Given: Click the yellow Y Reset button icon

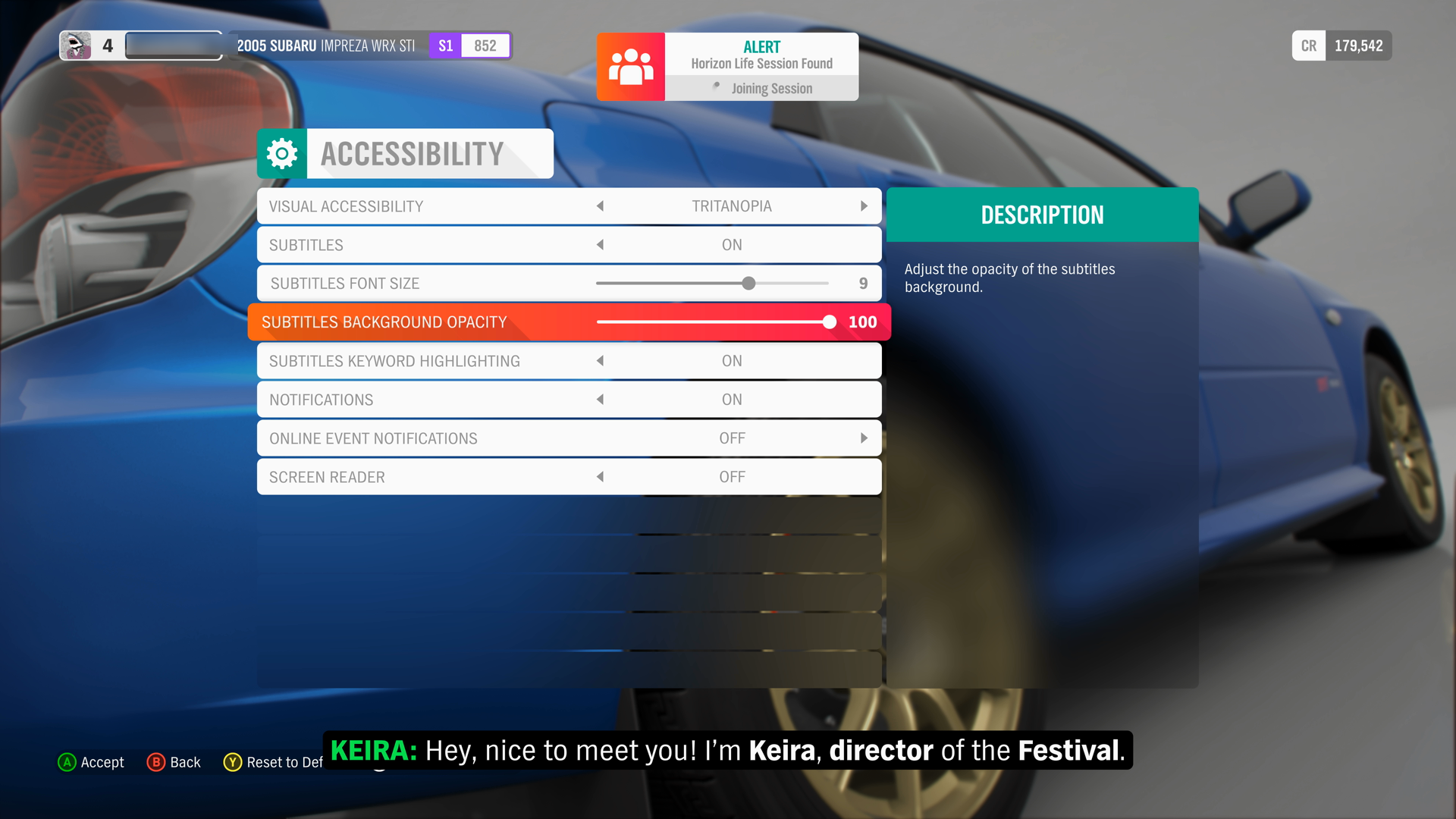Looking at the screenshot, I should point(233,762).
